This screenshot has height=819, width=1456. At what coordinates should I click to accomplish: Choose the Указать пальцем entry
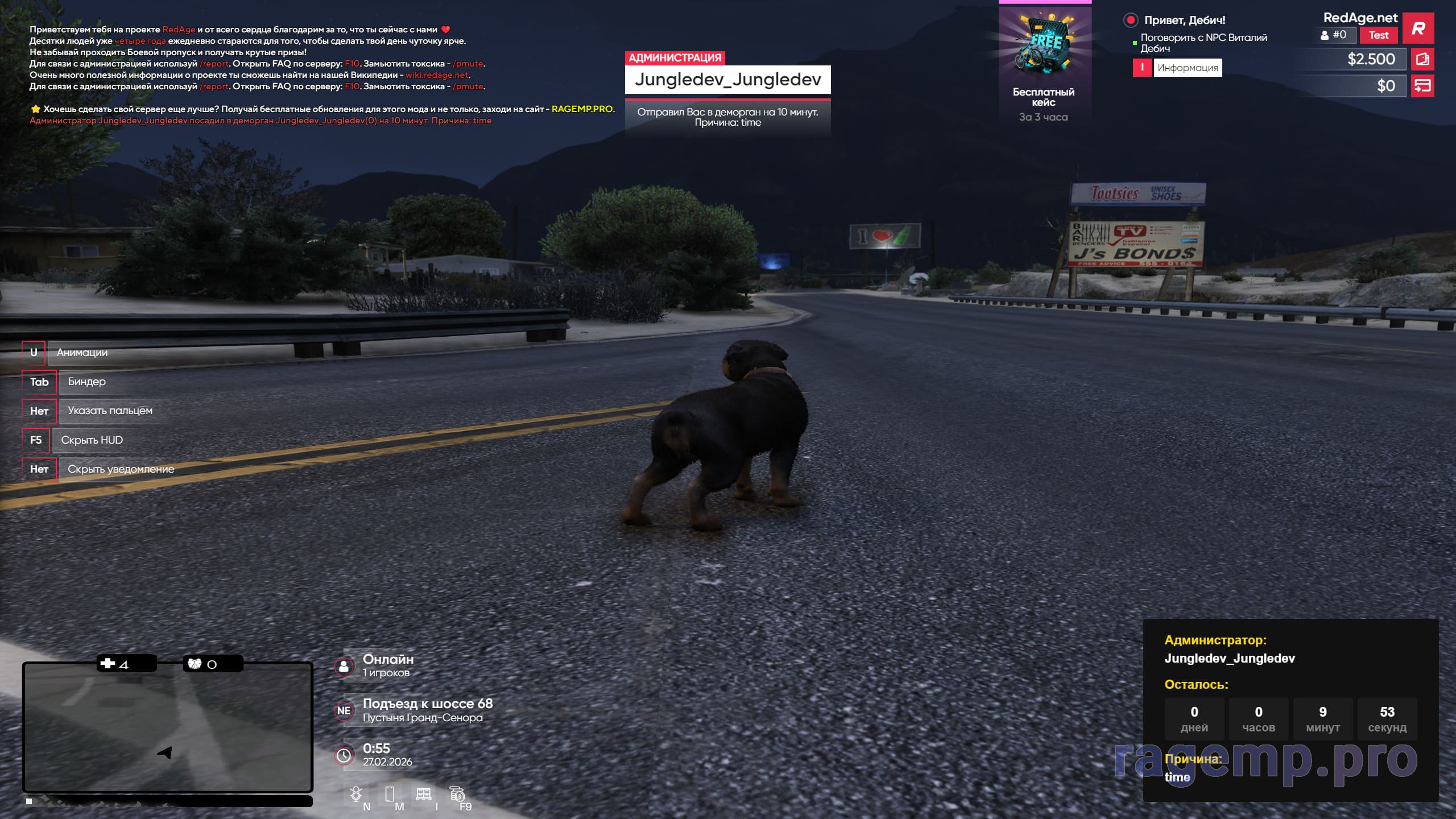coord(110,411)
